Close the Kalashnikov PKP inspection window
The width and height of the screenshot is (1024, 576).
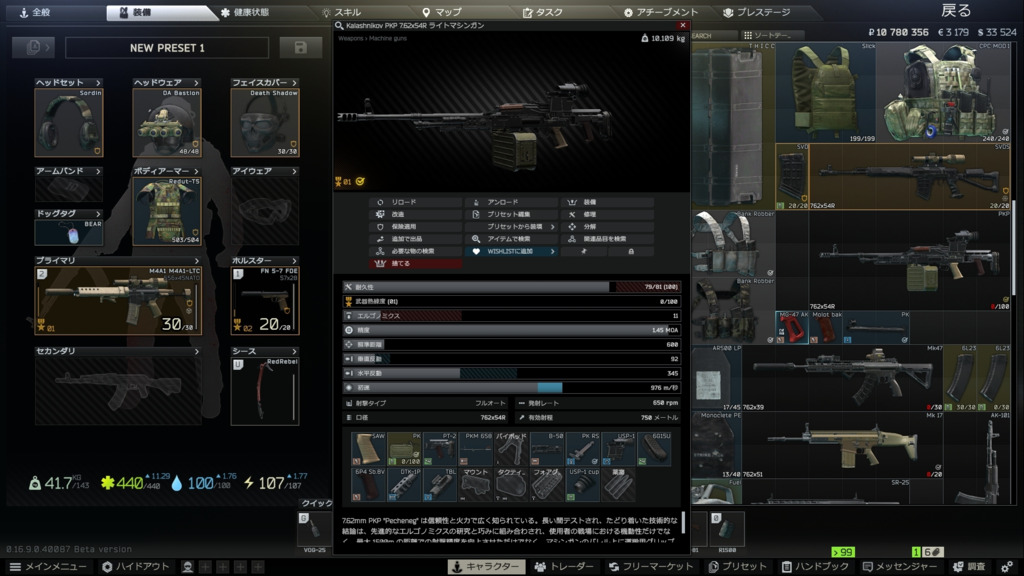pos(683,25)
